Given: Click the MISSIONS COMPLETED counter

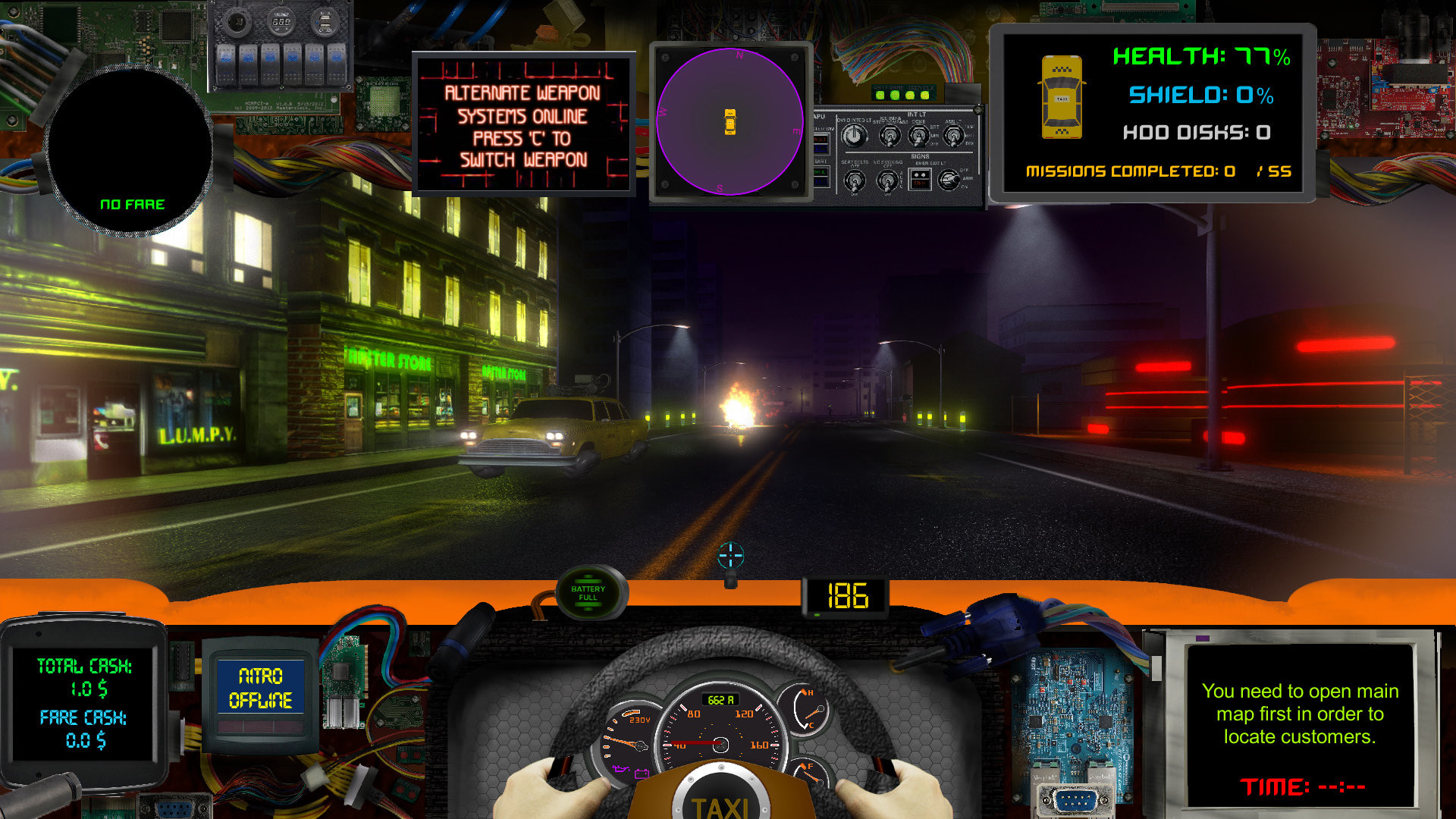Looking at the screenshot, I should click(x=1159, y=171).
